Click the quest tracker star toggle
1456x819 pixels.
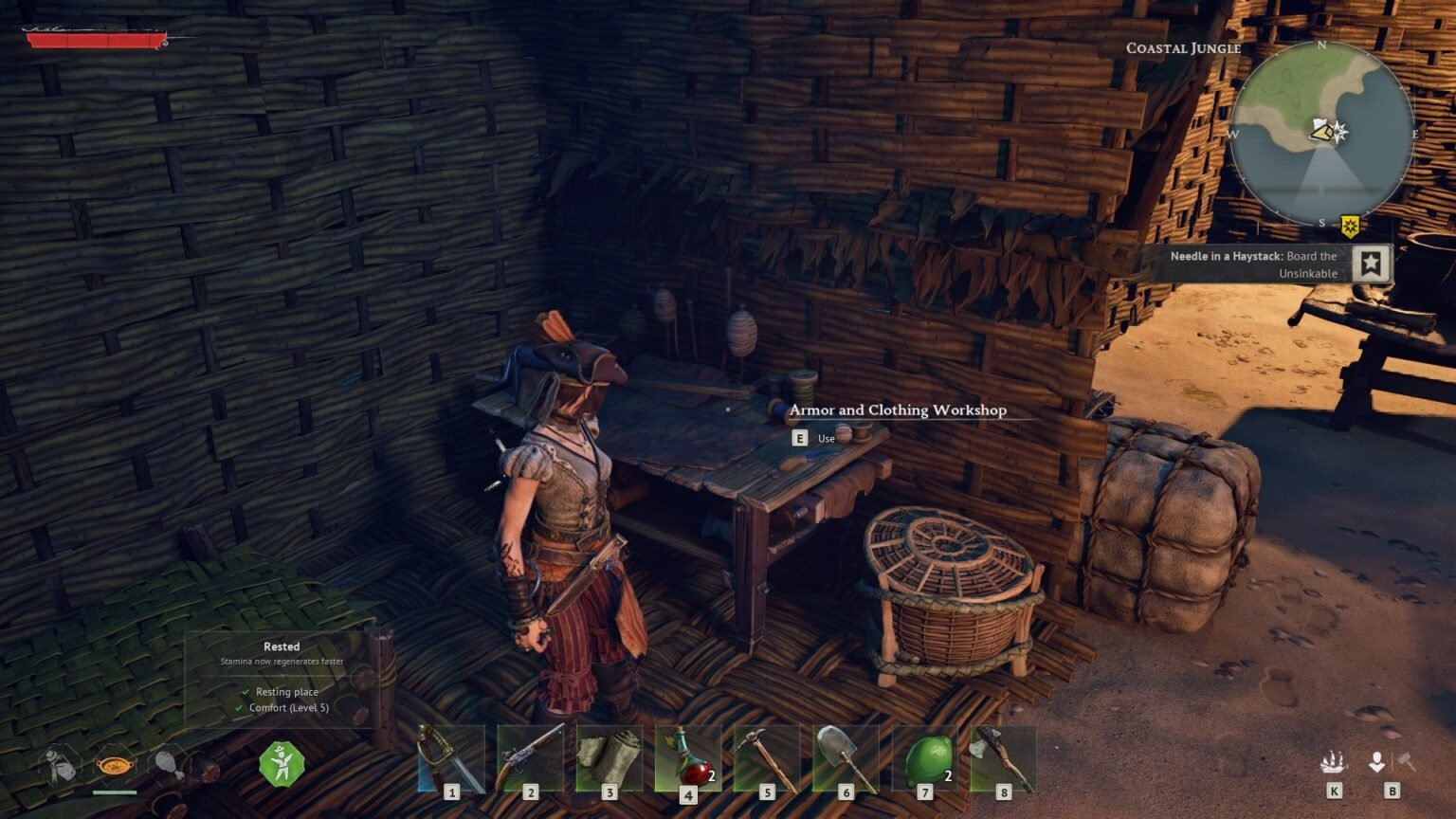(x=1368, y=264)
